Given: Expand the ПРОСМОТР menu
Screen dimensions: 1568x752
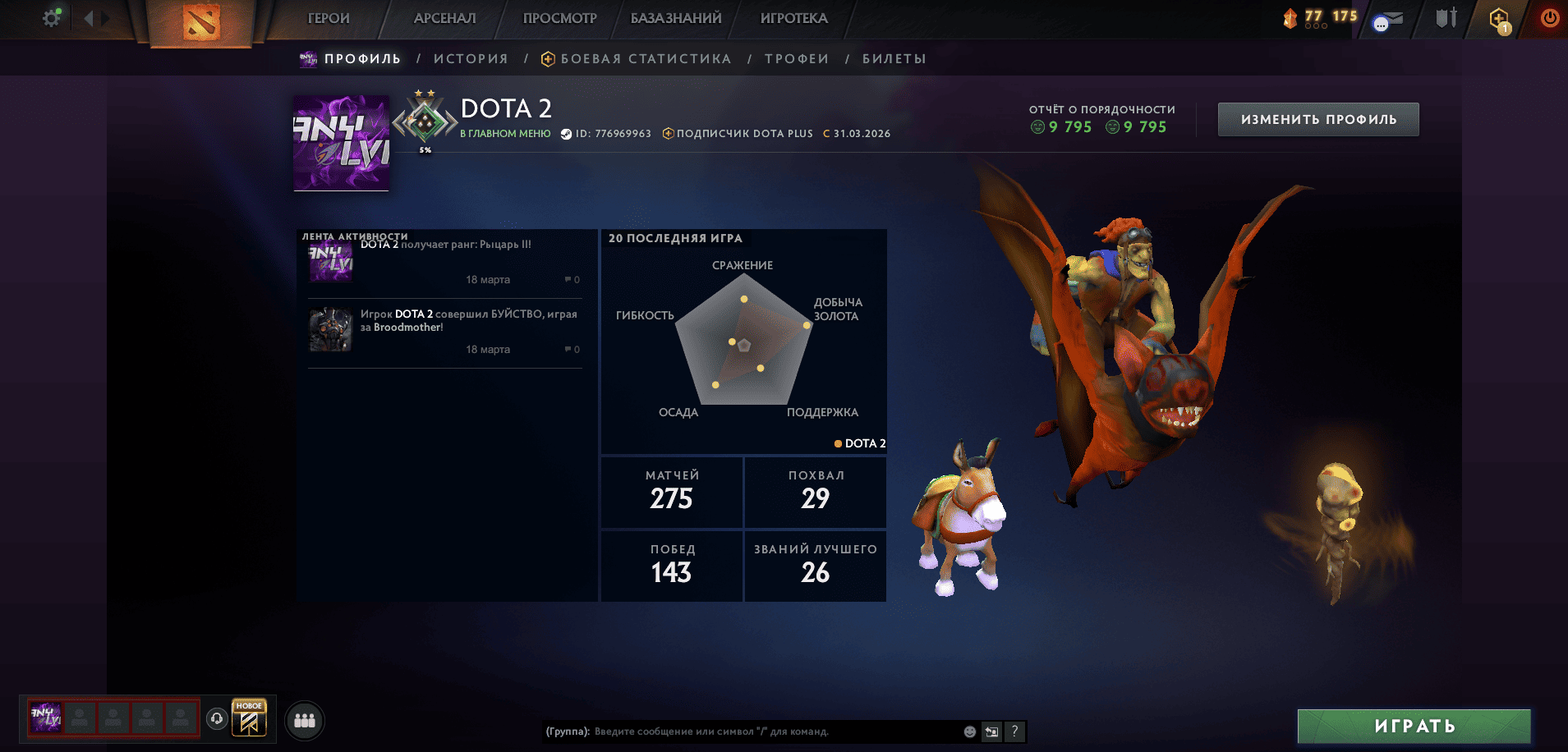Looking at the screenshot, I should (559, 17).
